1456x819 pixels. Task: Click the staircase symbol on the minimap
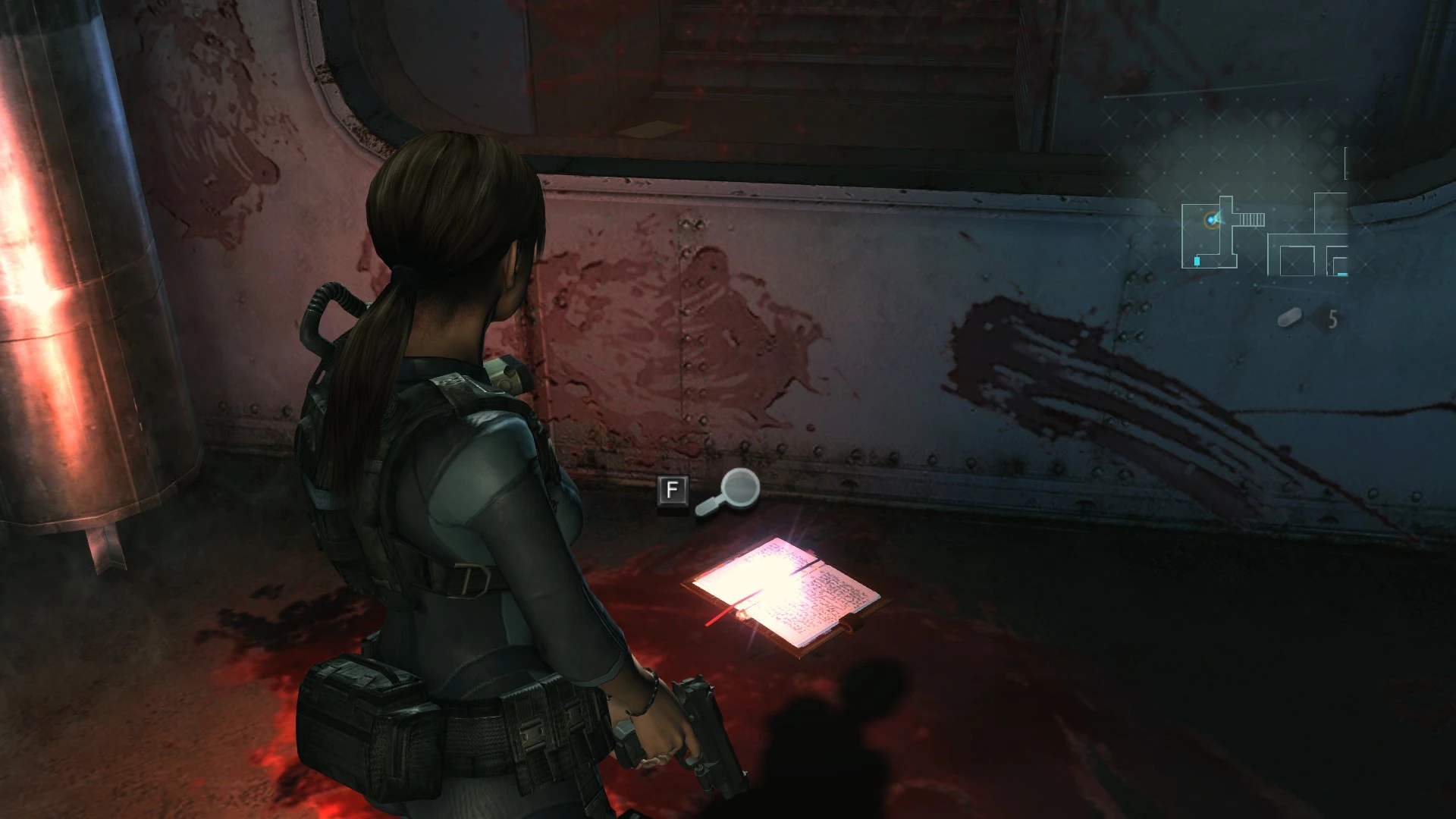(x=1250, y=219)
